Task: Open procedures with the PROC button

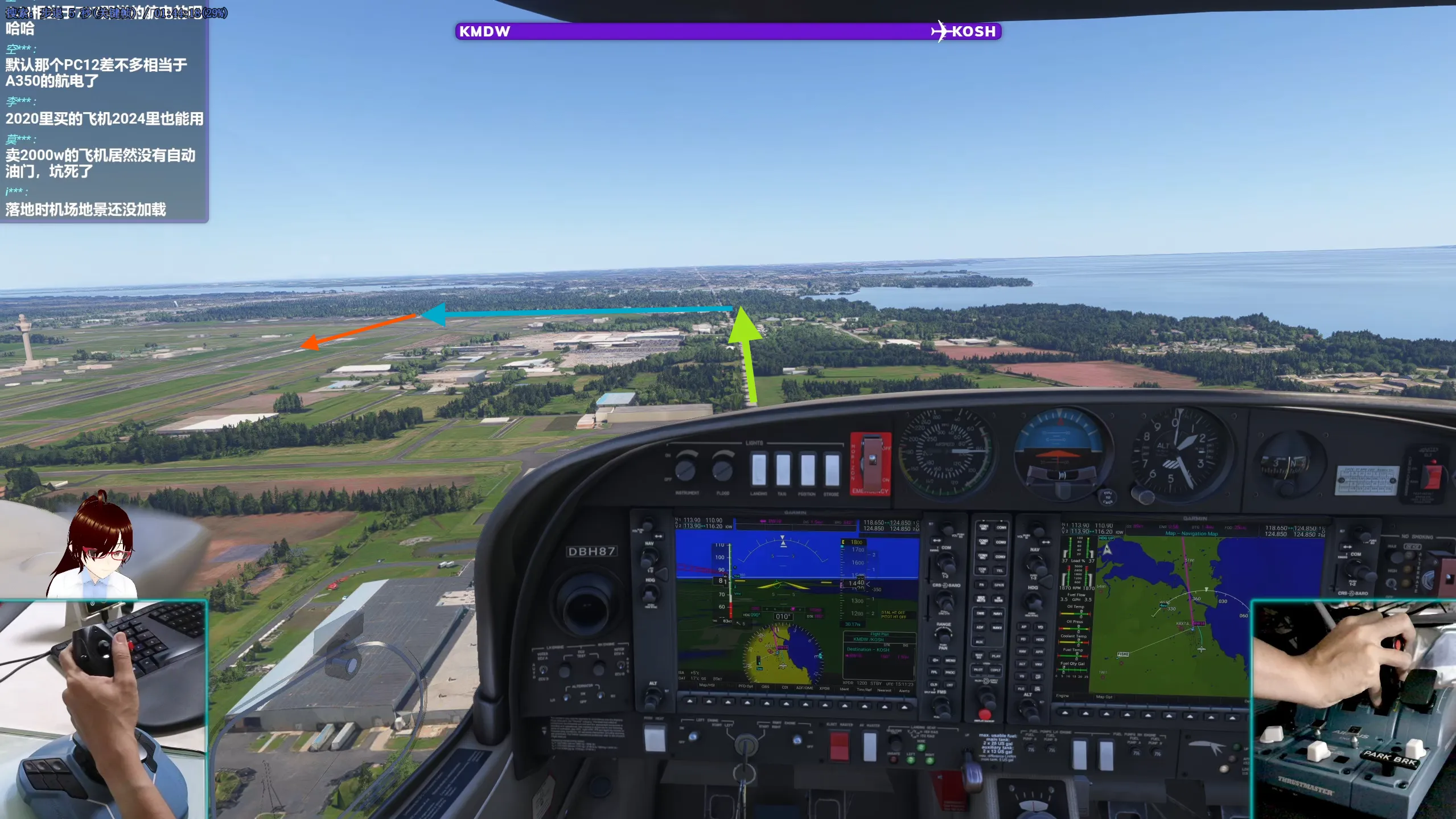Action: point(950,672)
